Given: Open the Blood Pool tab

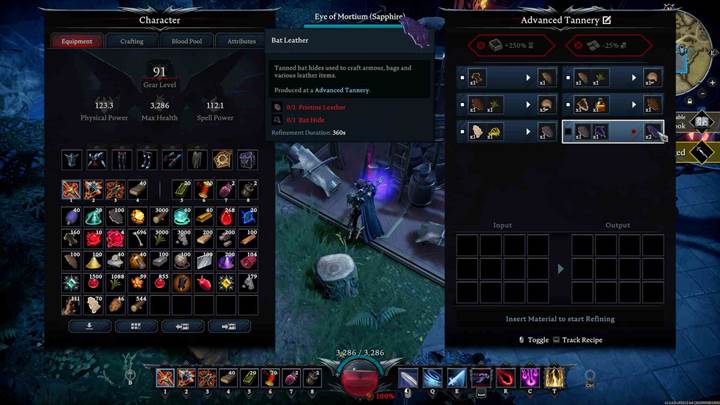Looking at the screenshot, I should point(186,41).
